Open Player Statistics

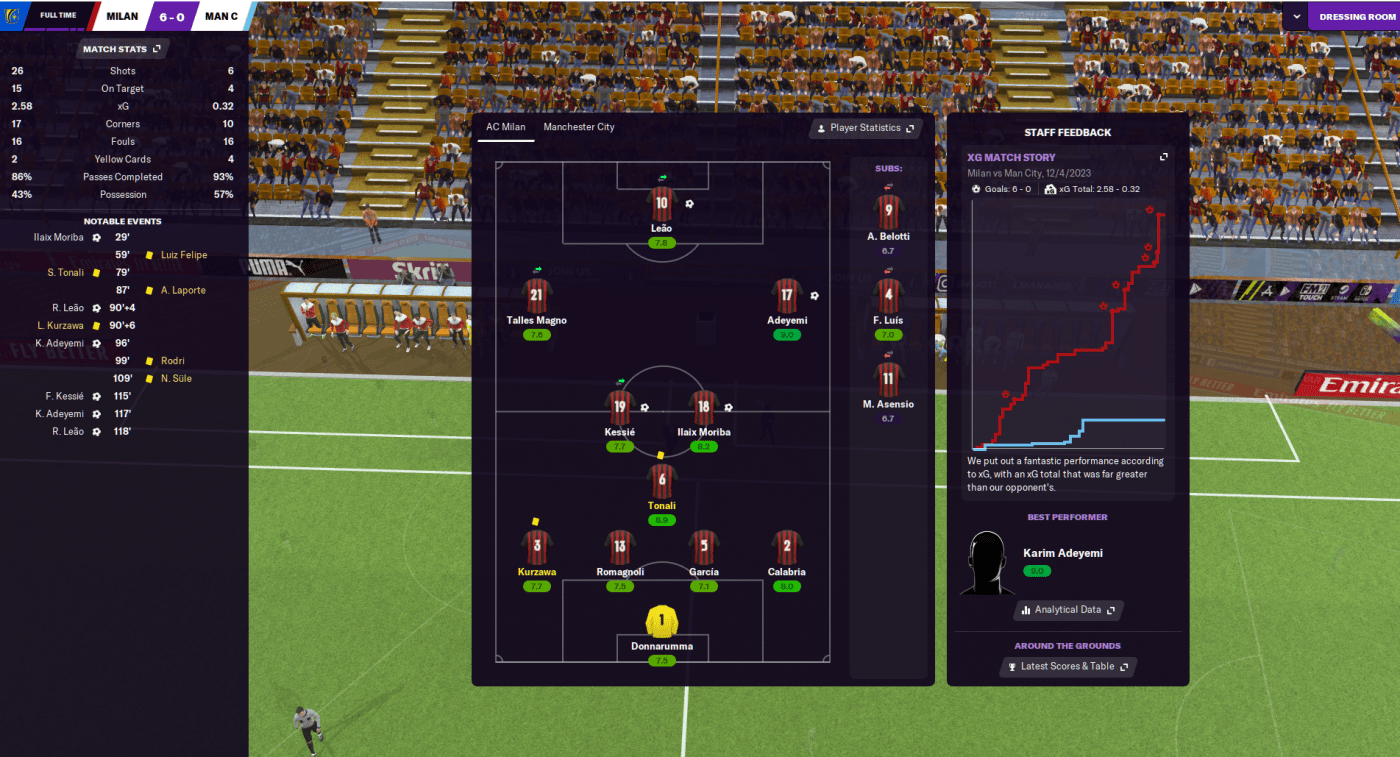click(865, 128)
